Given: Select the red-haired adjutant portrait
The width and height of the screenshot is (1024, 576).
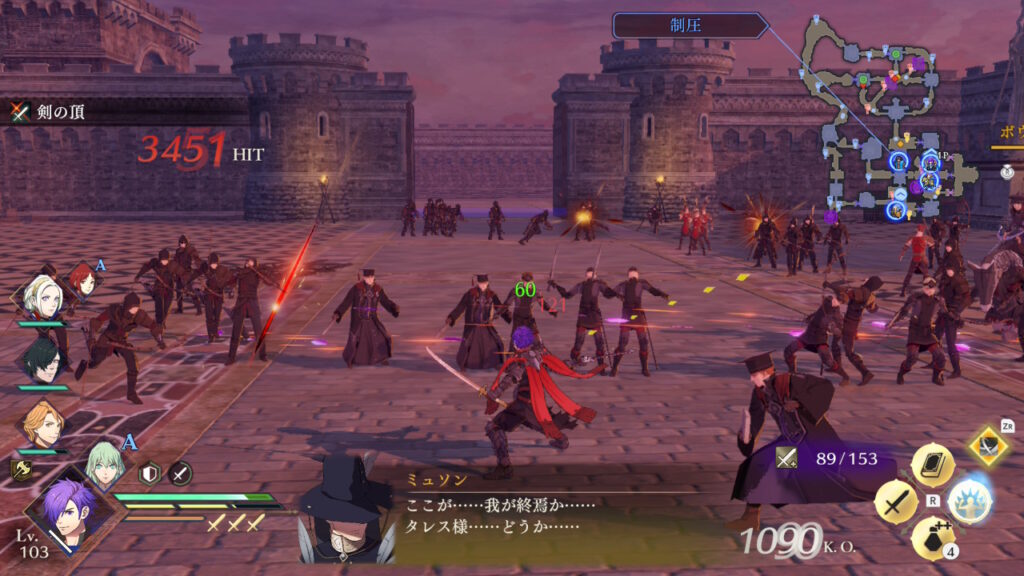Looking at the screenshot, I should pos(81,279).
